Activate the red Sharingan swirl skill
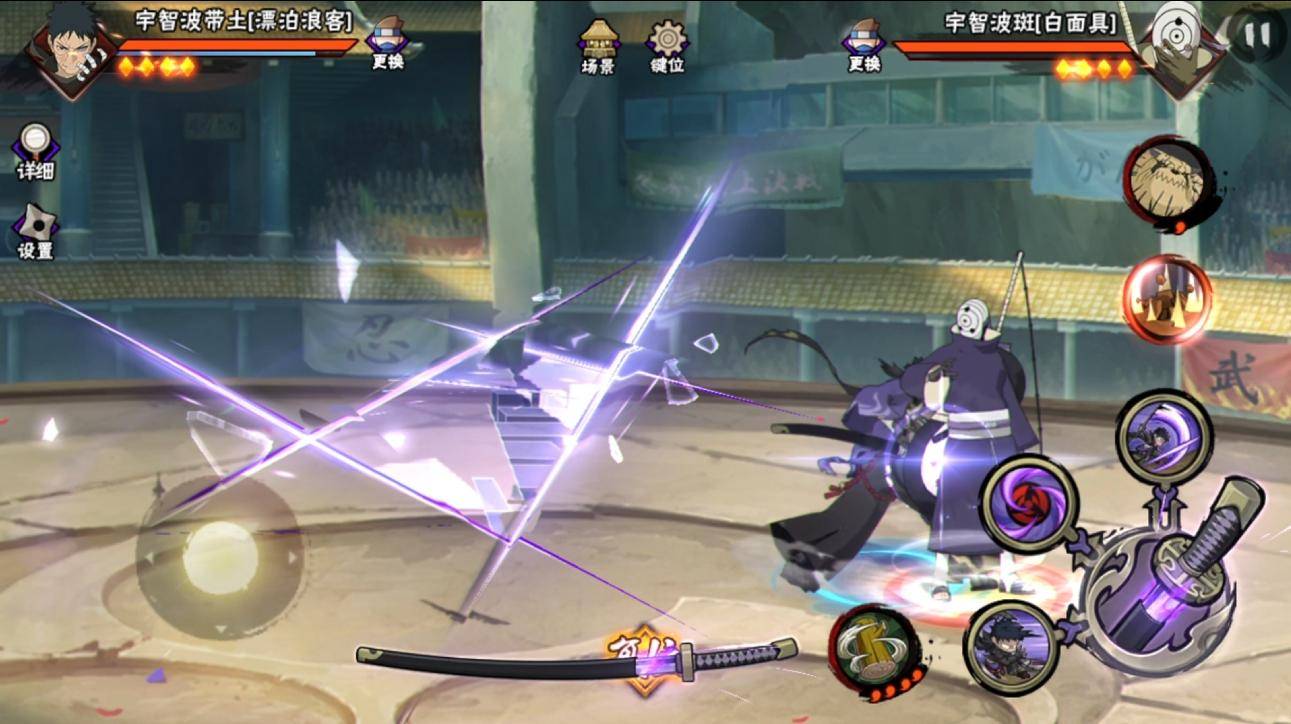 [1028, 503]
